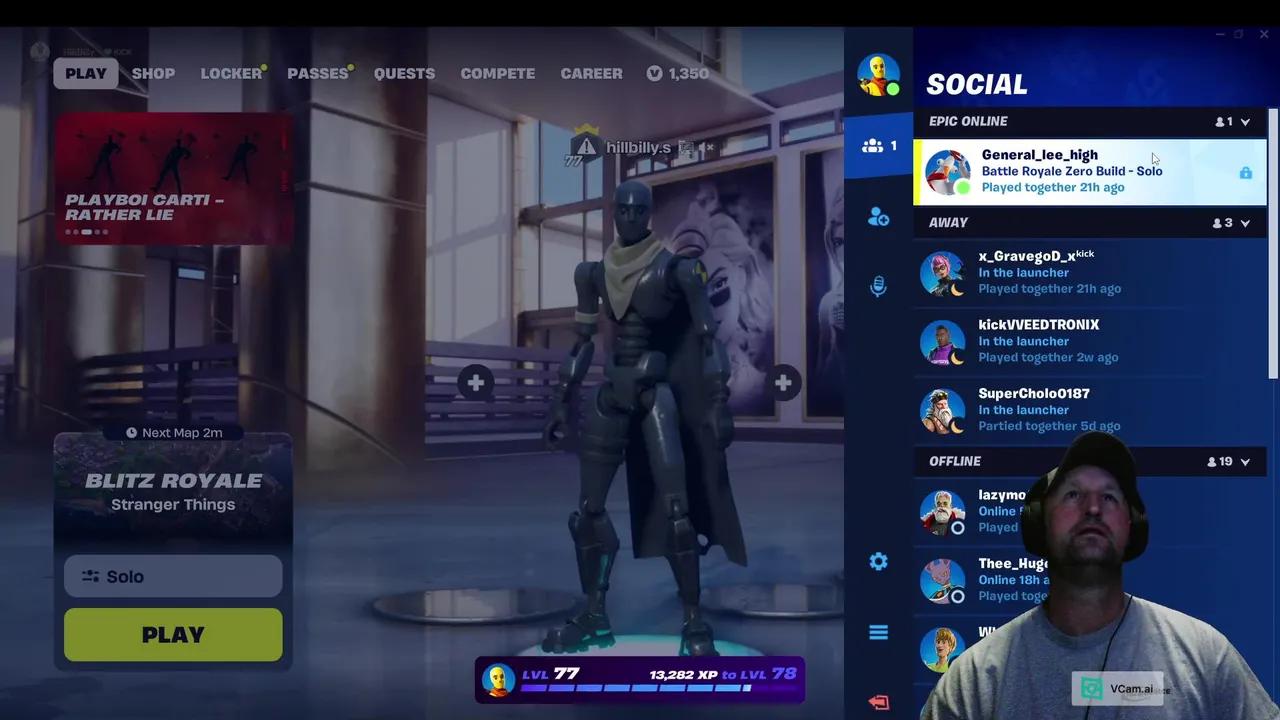Click the big PLAY button
1280x720 pixels.
click(x=172, y=634)
